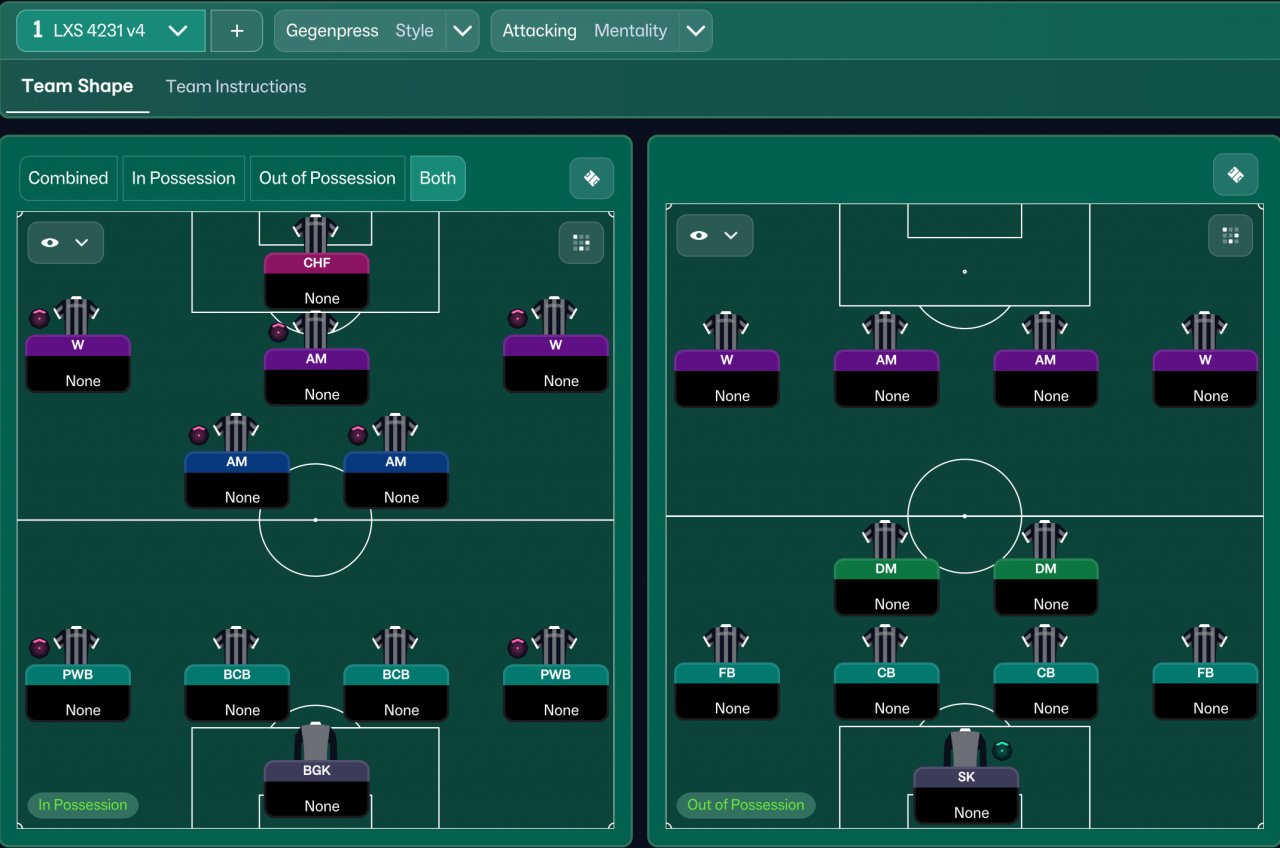This screenshot has height=848, width=1280.
Task: Switch to In Possession view
Action: coord(184,178)
